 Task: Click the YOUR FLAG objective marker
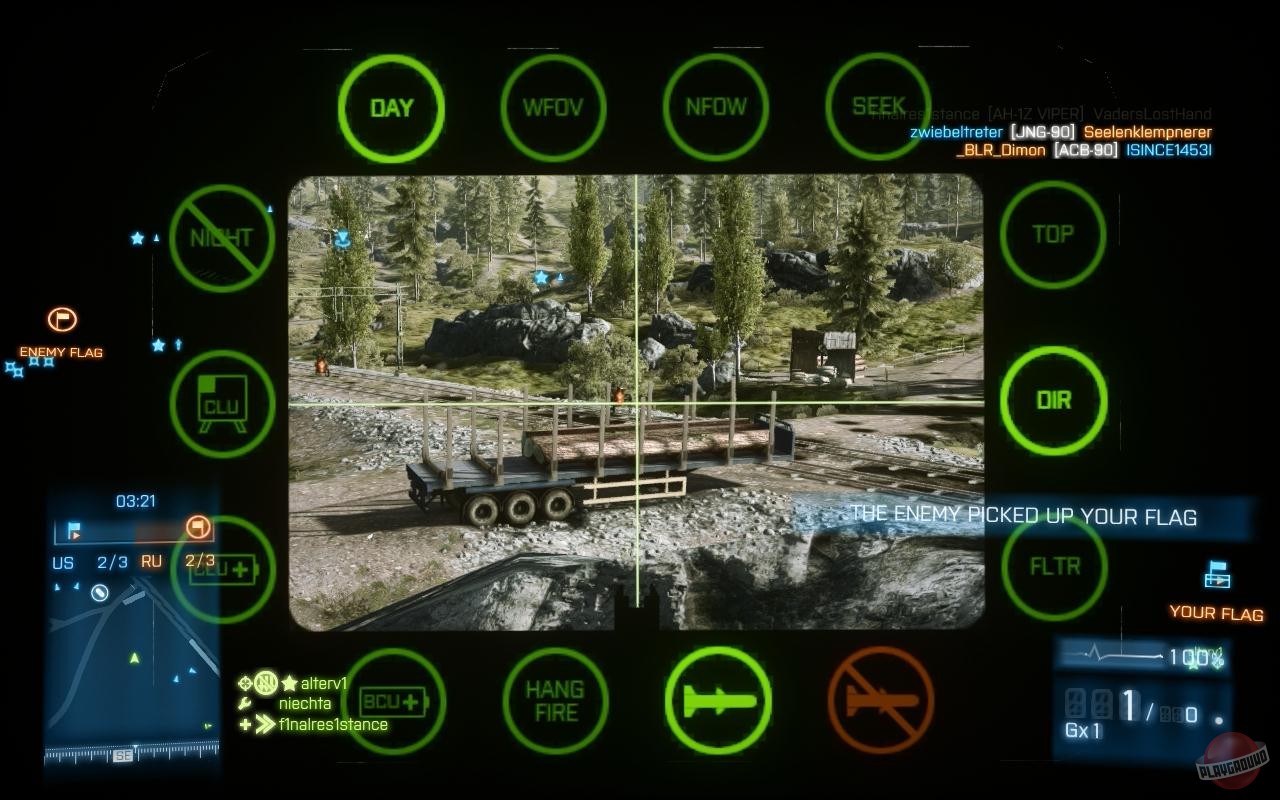tap(1217, 576)
